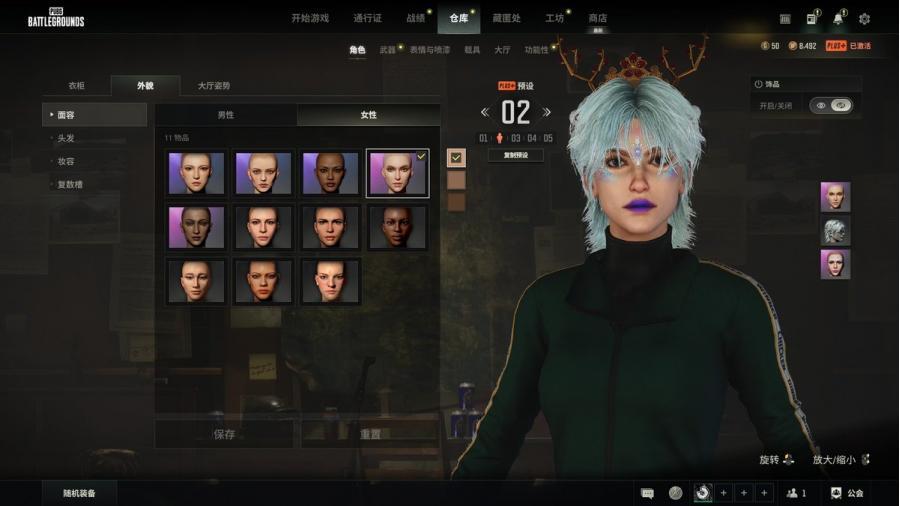900x506 pixels.
Task: Click the 复制预设 button
Action: [516, 155]
